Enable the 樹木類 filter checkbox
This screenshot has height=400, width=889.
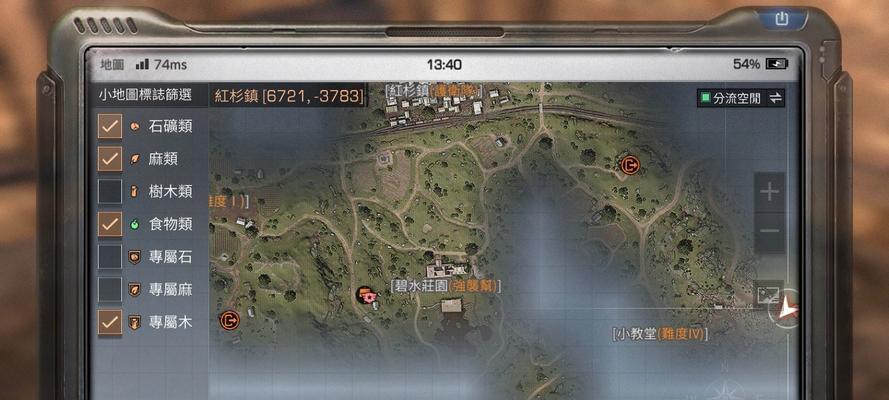point(110,191)
